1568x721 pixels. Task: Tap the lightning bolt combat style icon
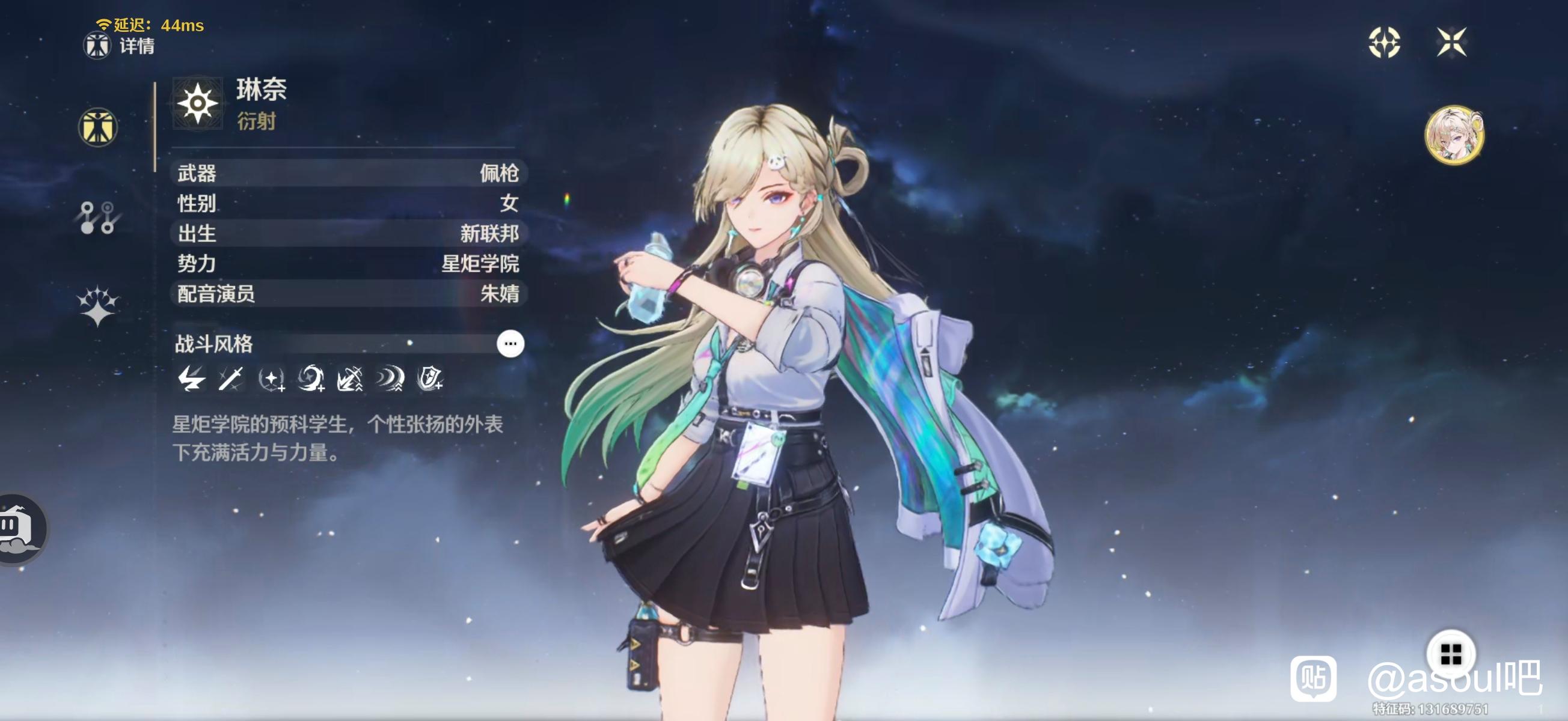click(x=191, y=379)
